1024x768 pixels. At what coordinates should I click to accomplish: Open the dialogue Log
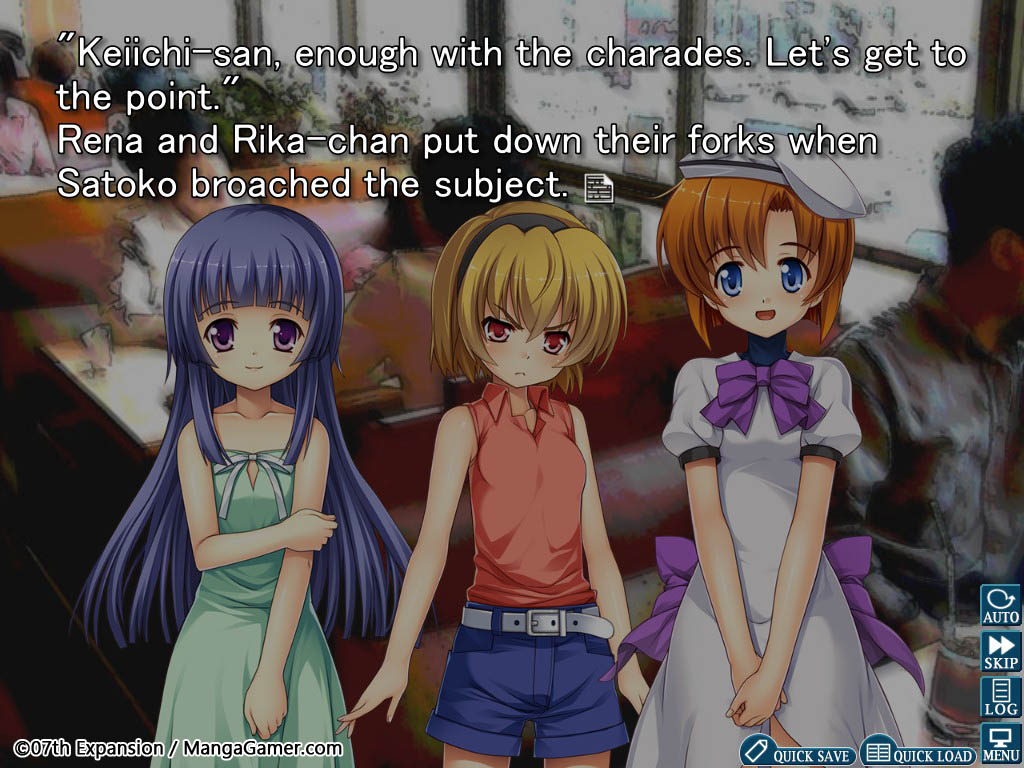point(1000,697)
